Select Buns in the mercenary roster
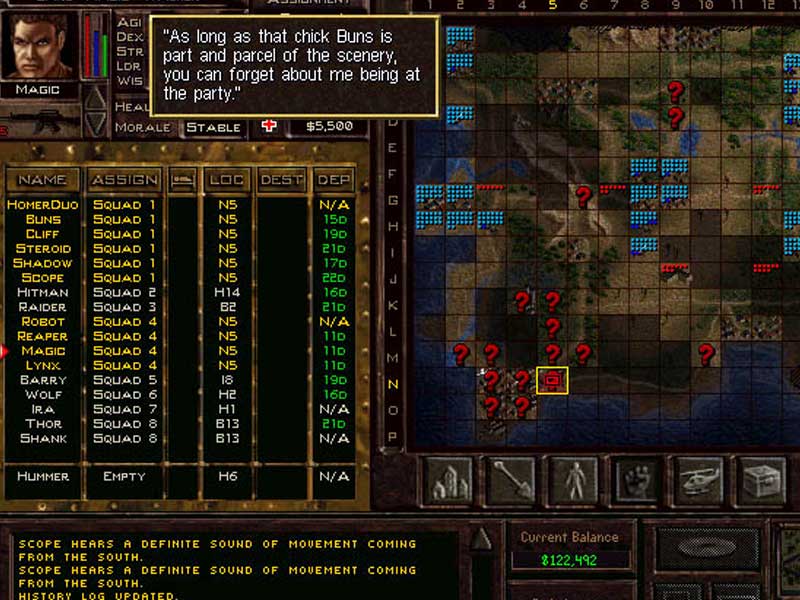Viewport: 800px width, 600px height. coord(43,219)
